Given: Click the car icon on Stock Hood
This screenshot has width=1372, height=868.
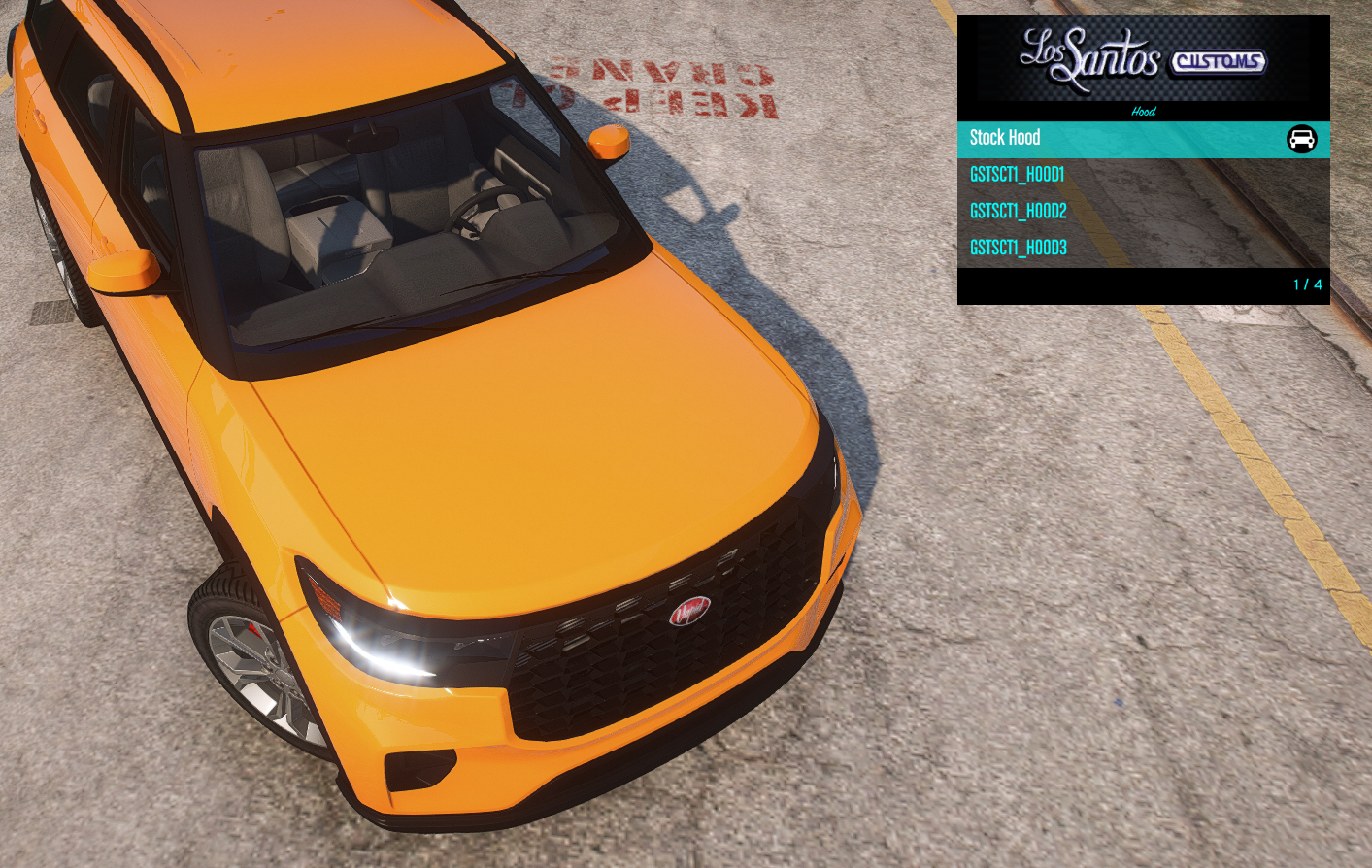Looking at the screenshot, I should 1301,140.
